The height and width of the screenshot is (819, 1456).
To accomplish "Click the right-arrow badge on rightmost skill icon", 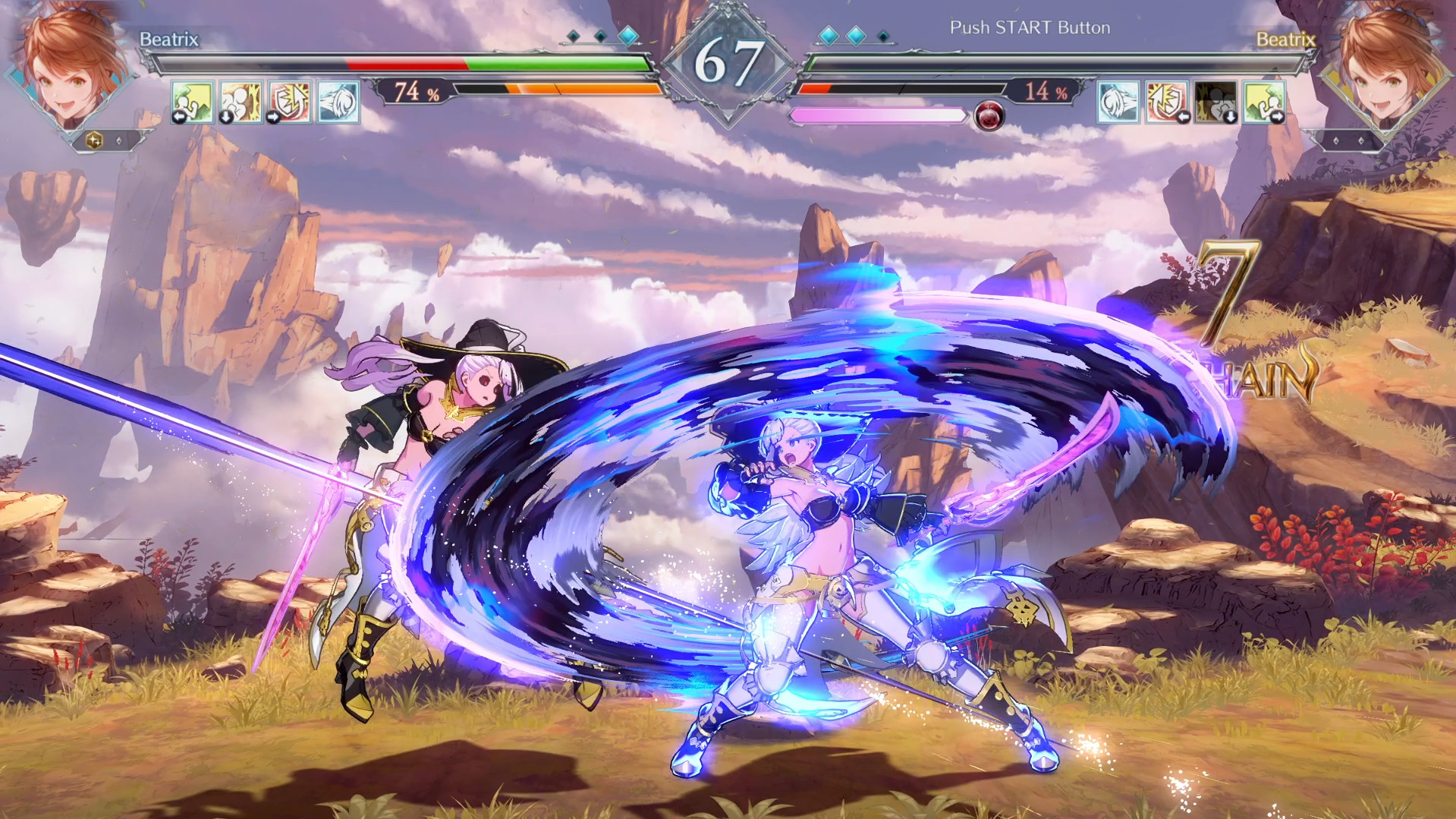I will pos(1277,116).
